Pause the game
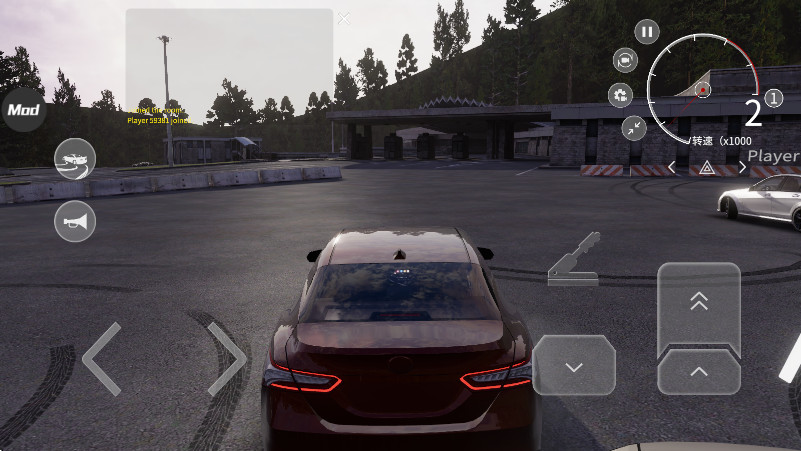 pyautogui.click(x=647, y=32)
